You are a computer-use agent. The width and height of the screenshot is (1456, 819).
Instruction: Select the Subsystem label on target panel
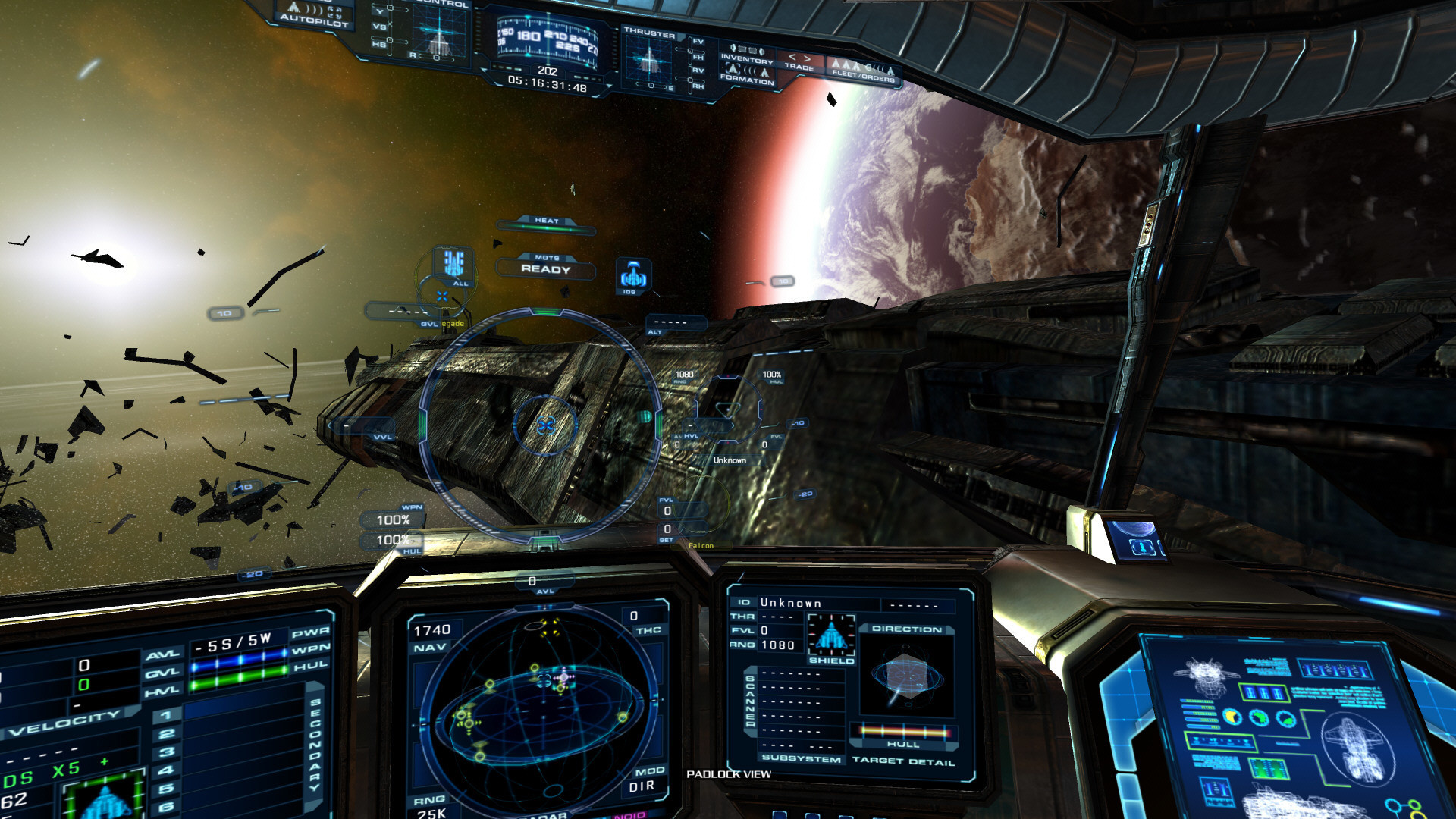pyautogui.click(x=801, y=758)
